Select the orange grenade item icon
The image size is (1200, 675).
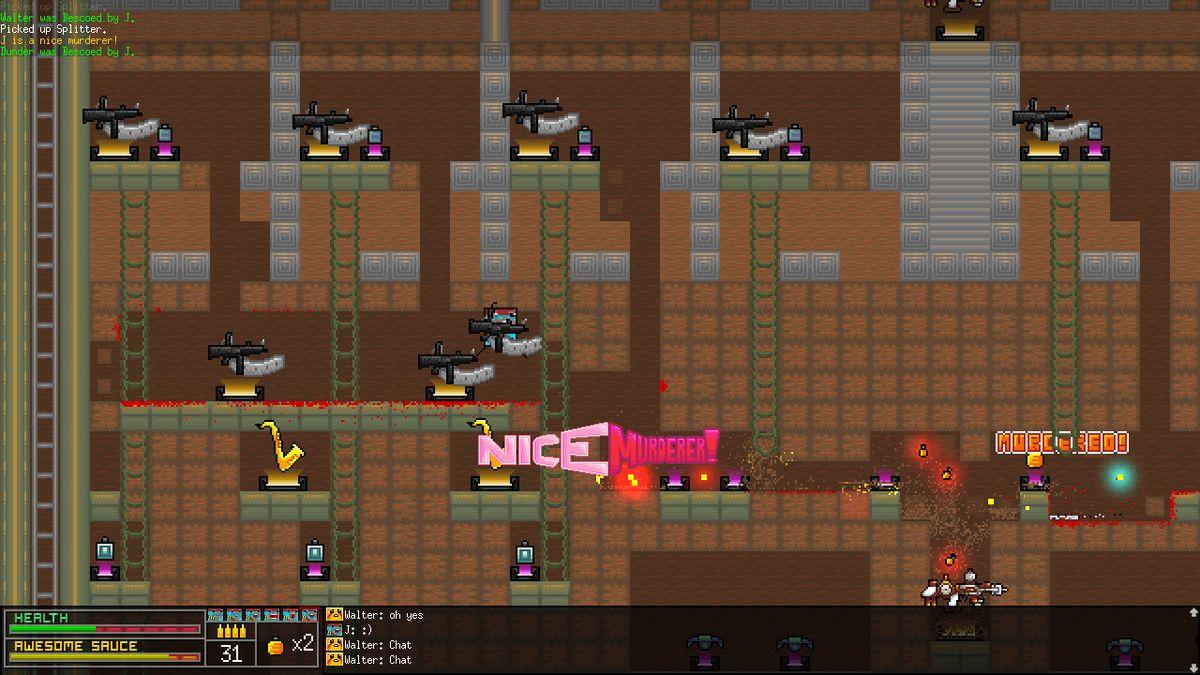click(276, 646)
